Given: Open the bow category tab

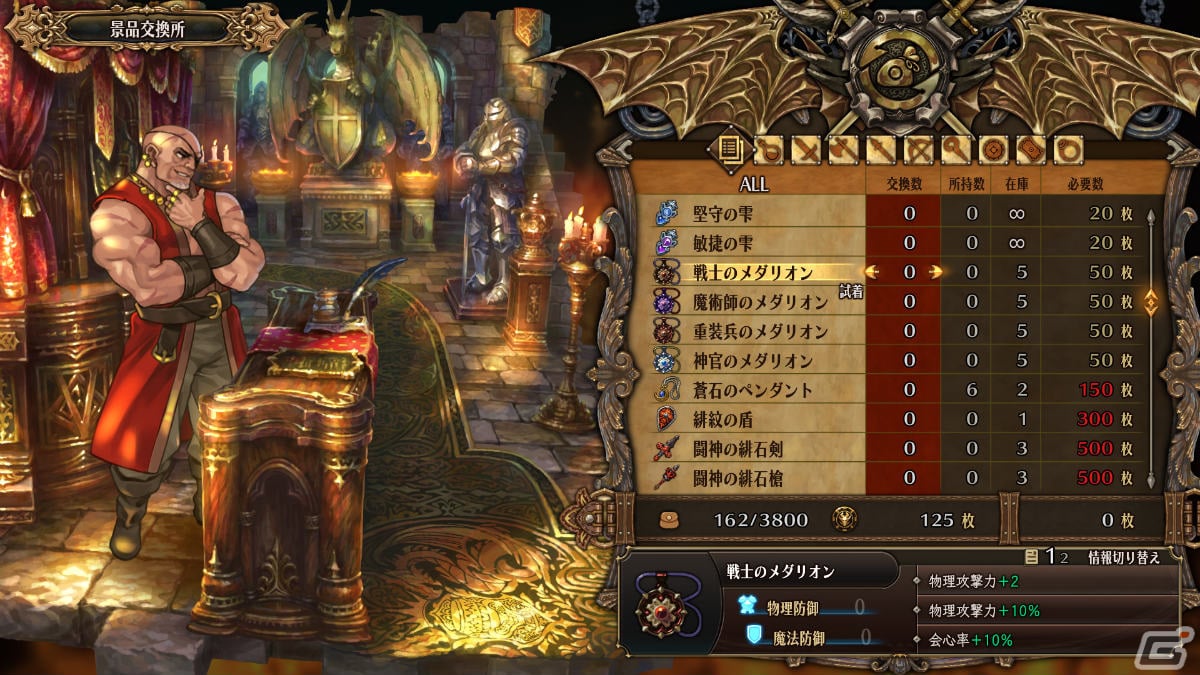Looking at the screenshot, I should [x=918, y=151].
